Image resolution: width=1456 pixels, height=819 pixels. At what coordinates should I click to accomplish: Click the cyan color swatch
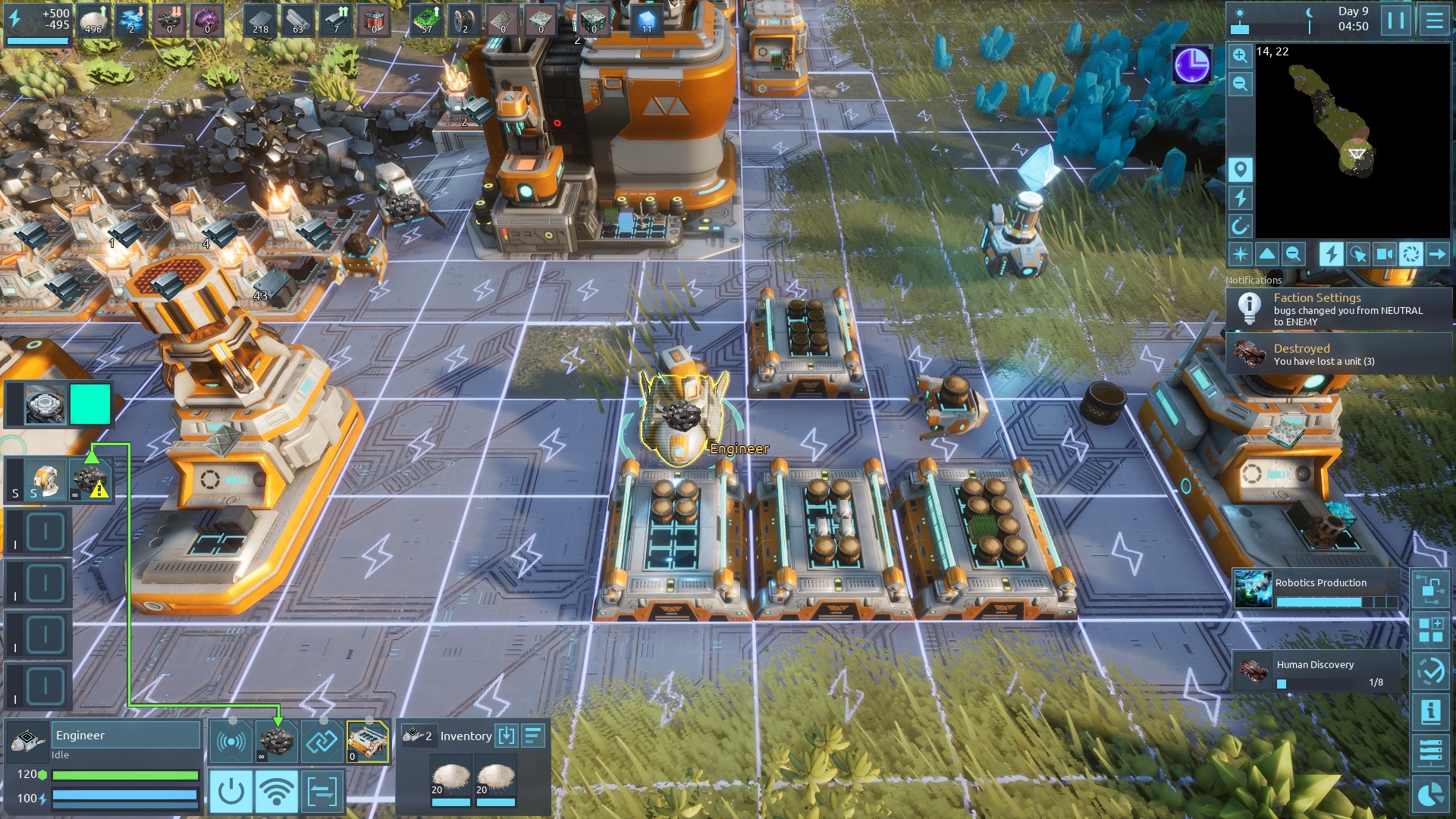pyautogui.click(x=90, y=404)
